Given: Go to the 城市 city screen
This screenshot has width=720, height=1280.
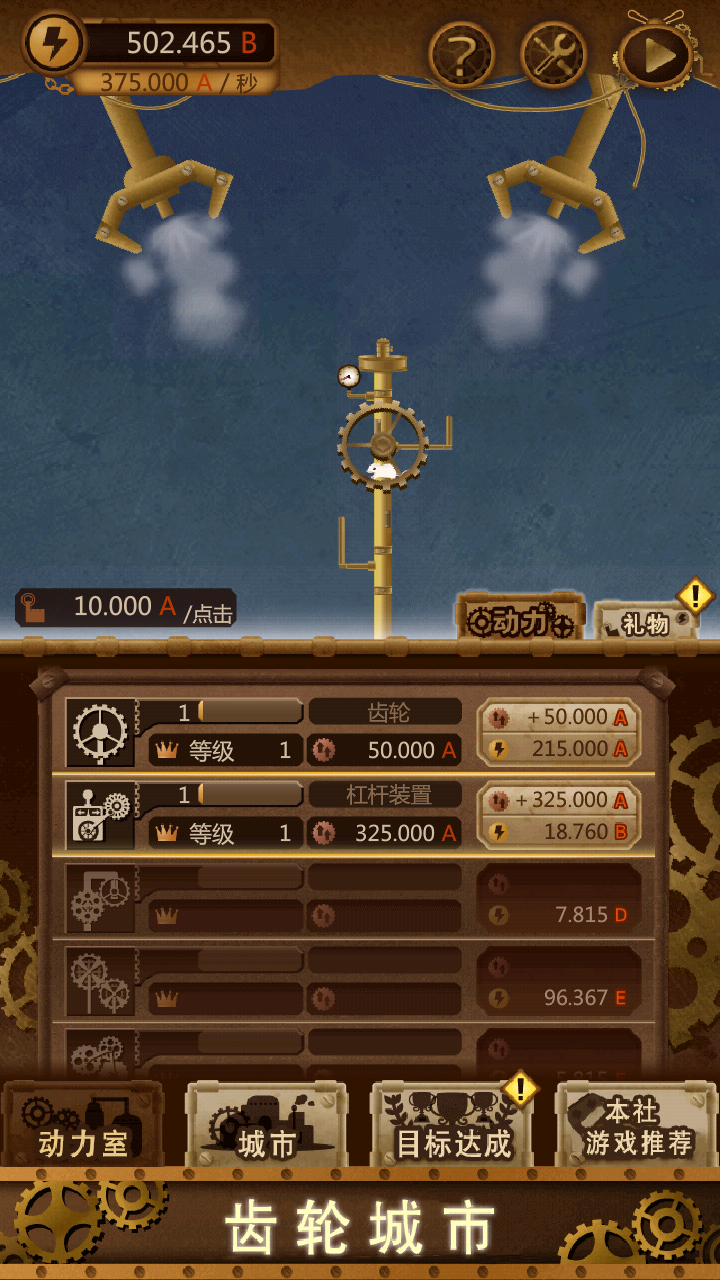Looking at the screenshot, I should 266,1125.
